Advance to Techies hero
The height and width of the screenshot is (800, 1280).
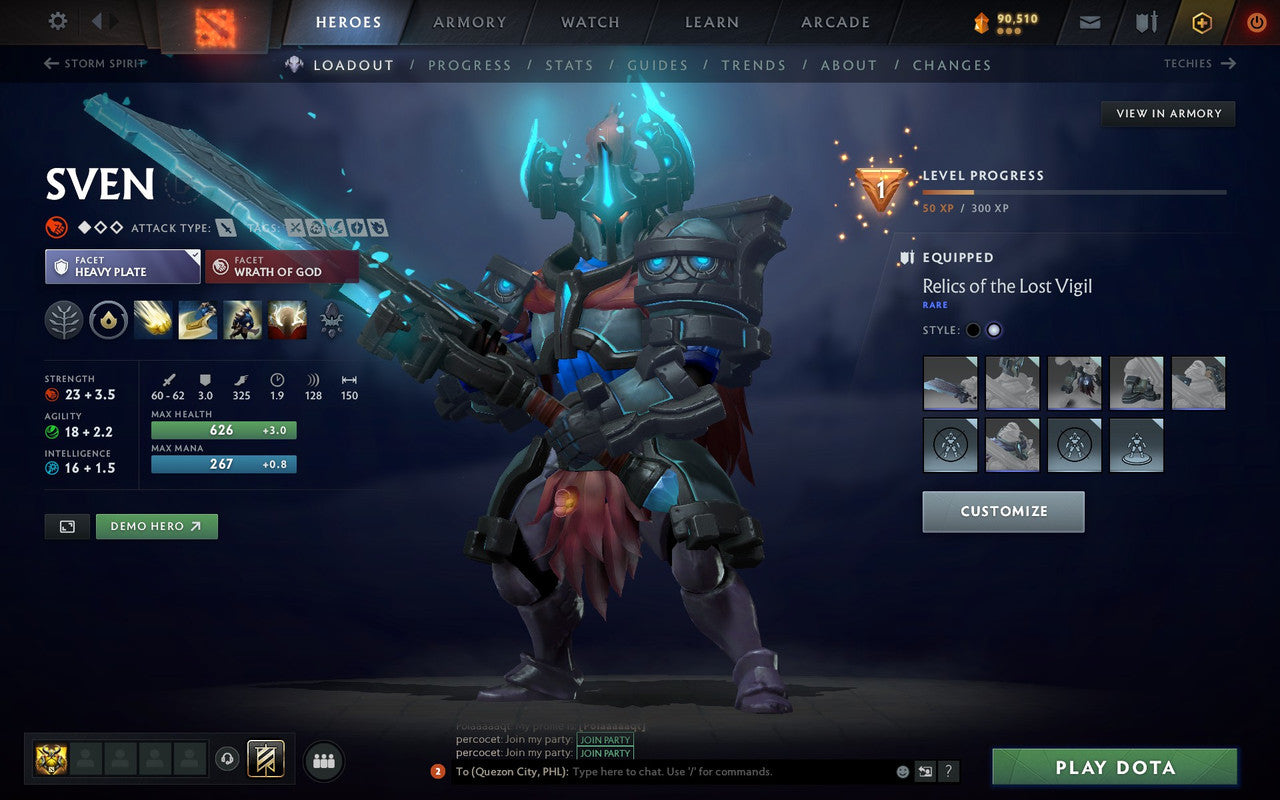tap(1199, 63)
